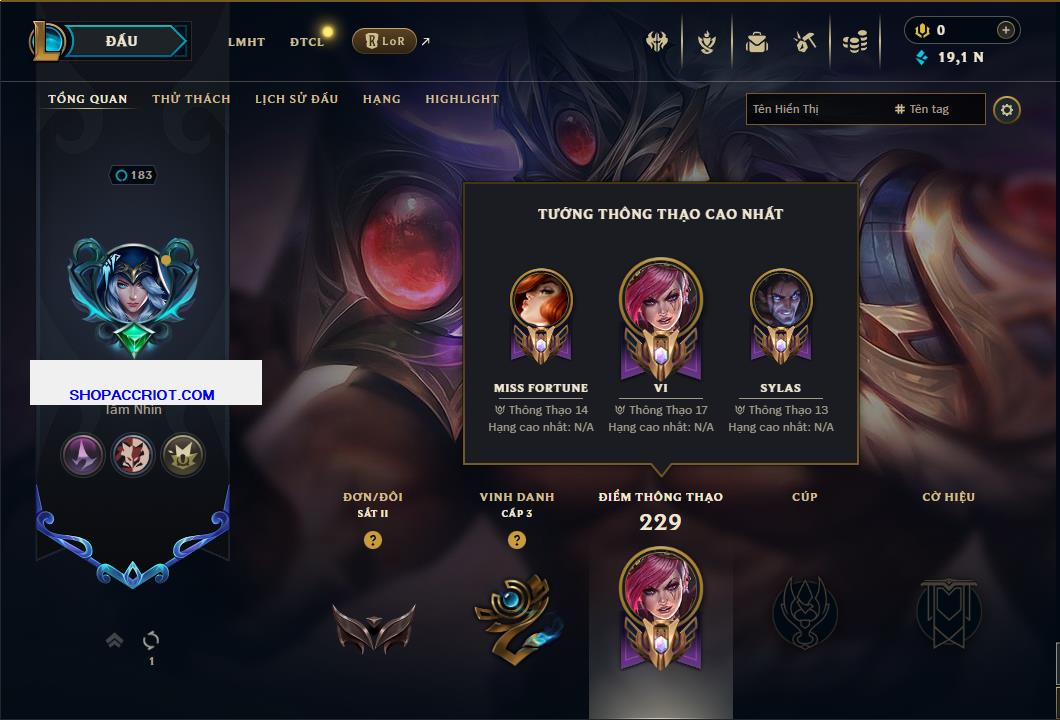This screenshot has width=1060, height=720.
Task: Click the plus button to buy RP
Action: point(1006,30)
